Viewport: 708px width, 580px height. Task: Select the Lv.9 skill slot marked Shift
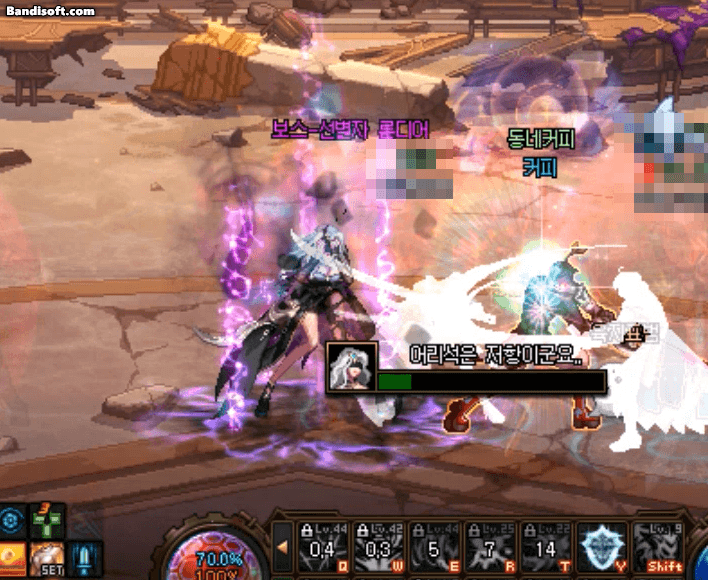click(x=659, y=548)
